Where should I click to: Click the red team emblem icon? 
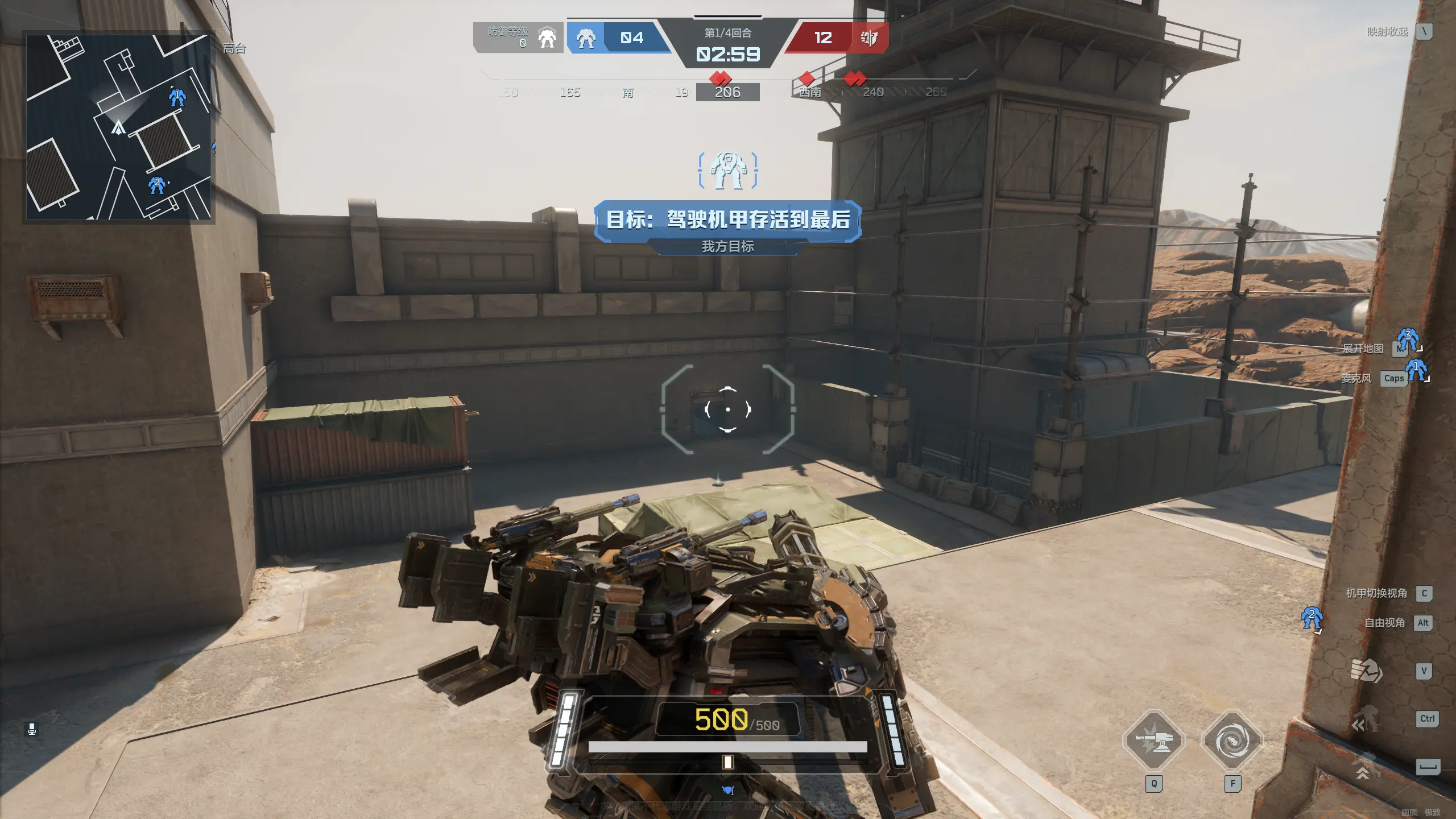[x=869, y=38]
